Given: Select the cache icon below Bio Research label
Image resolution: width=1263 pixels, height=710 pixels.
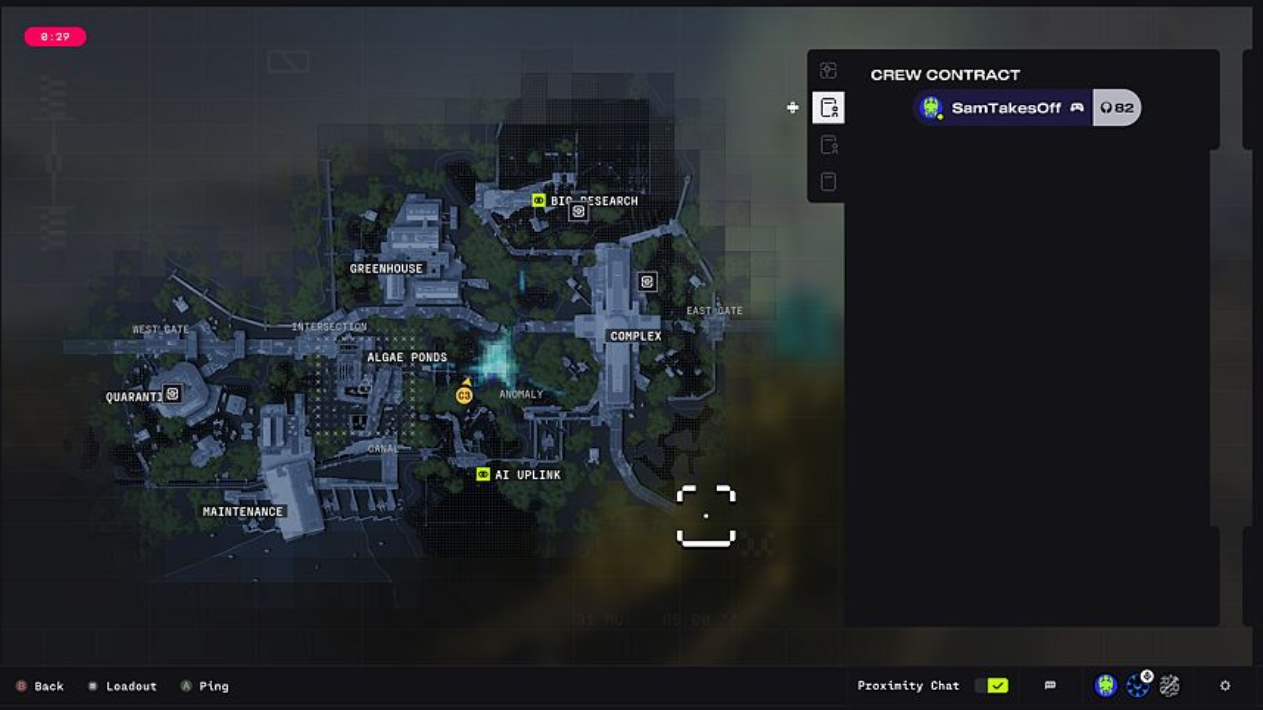Looking at the screenshot, I should click(x=578, y=212).
